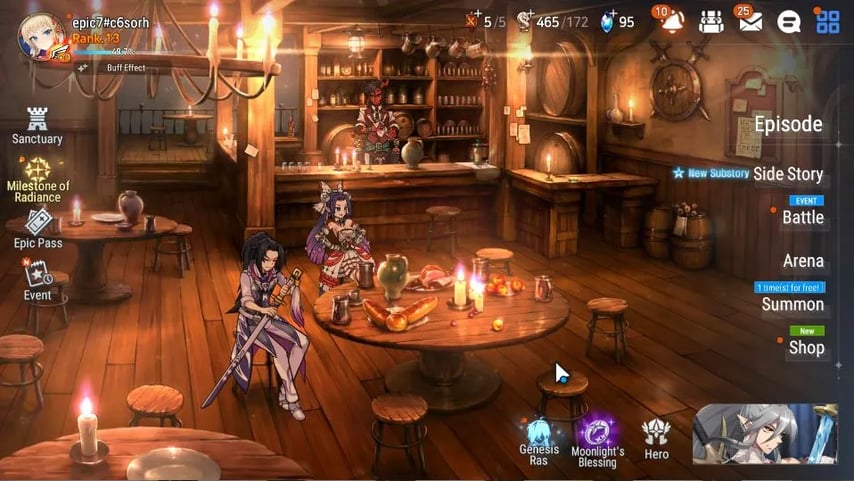854x481 pixels.
Task: Enter the Battle menu
Action: [802, 217]
